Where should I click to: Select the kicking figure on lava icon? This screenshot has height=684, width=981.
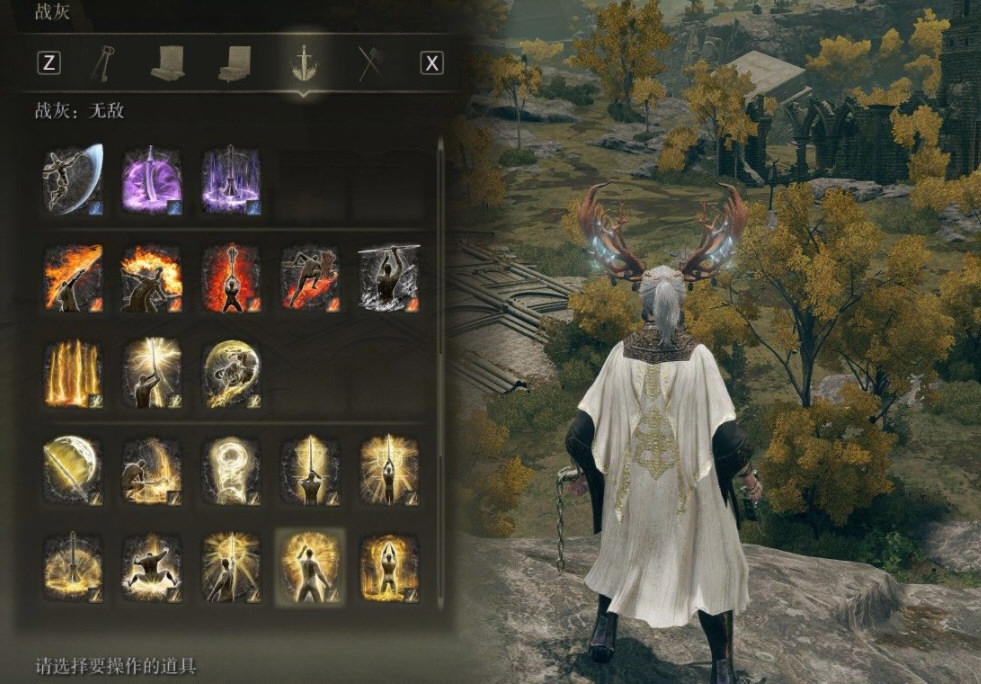tap(310, 276)
